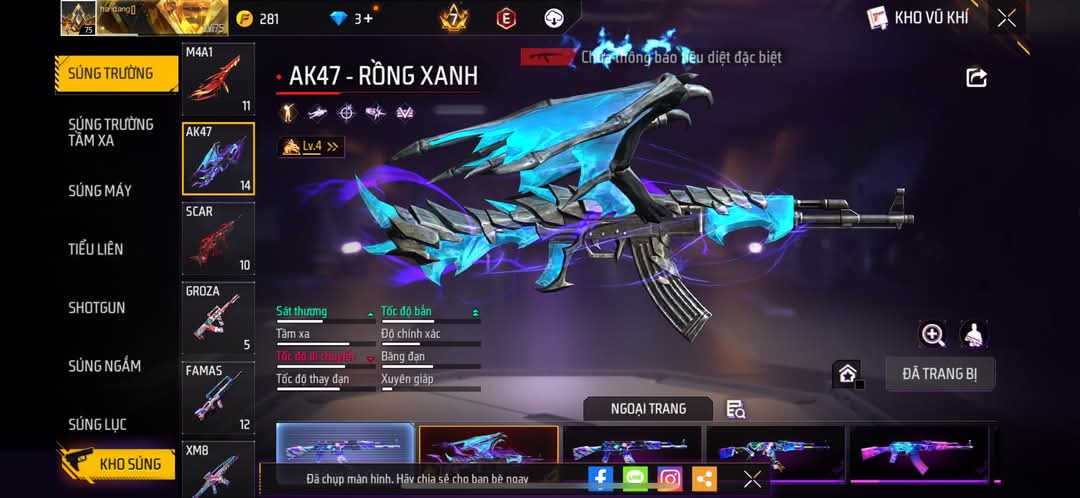Switch to the SHOTGUN category
The image size is (1080, 498).
pyautogui.click(x=97, y=308)
